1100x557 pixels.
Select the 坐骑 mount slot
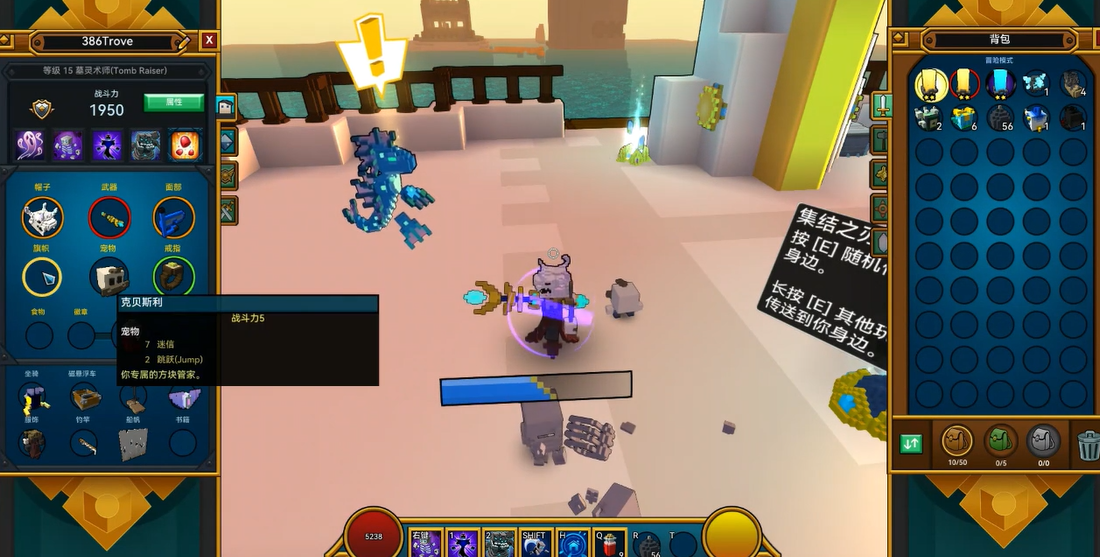point(33,399)
